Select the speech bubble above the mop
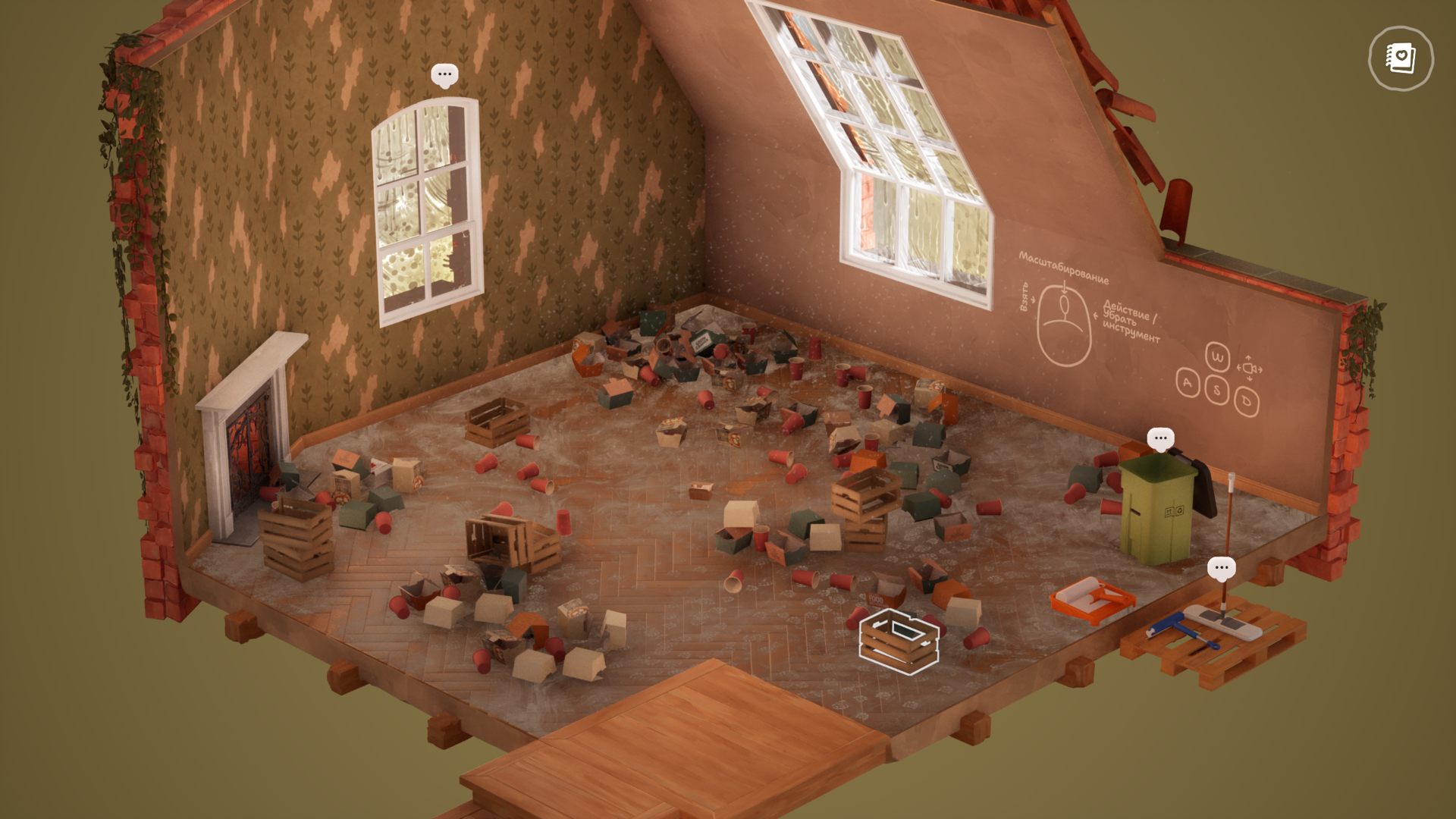Screen dimensions: 1456x819 [1221, 568]
